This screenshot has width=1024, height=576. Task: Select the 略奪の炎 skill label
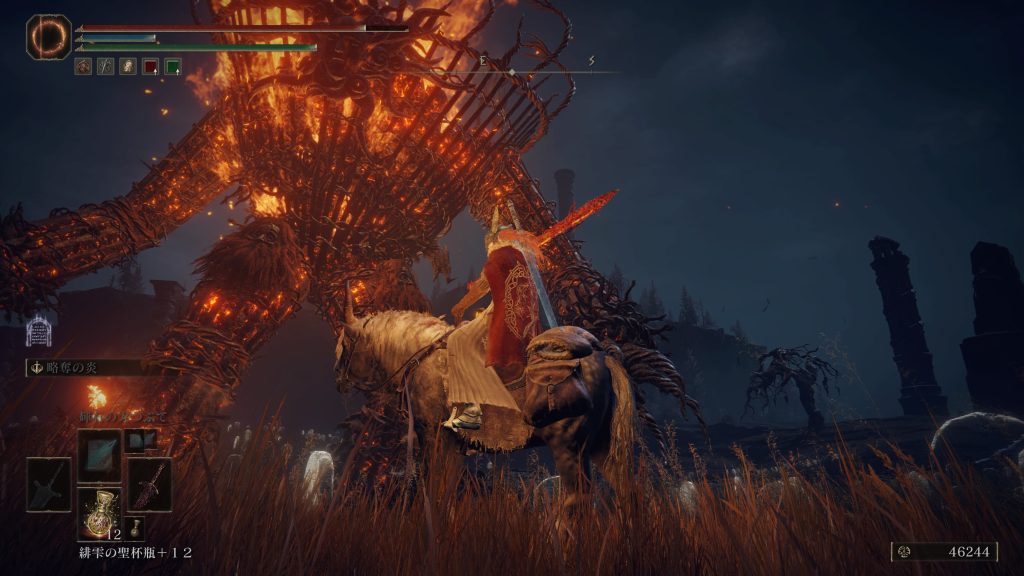pos(70,367)
